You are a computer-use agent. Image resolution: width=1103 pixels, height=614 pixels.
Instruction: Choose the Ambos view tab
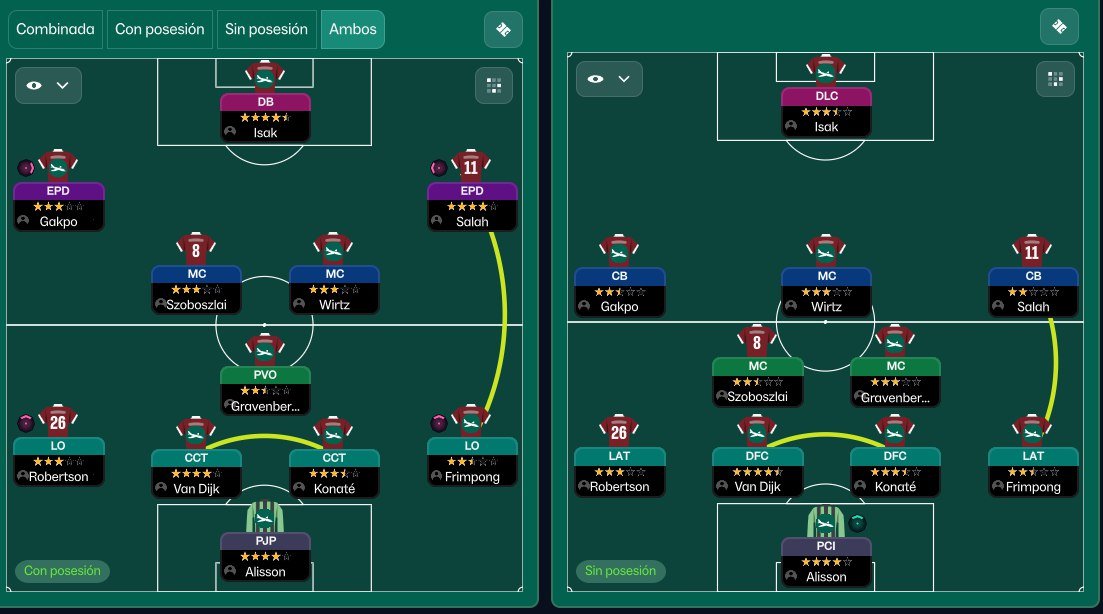[352, 29]
